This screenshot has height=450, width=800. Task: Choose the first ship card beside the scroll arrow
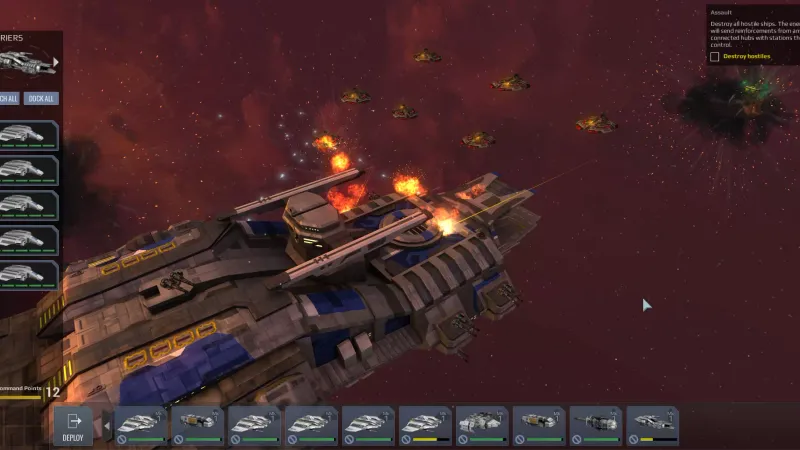pyautogui.click(x=140, y=425)
